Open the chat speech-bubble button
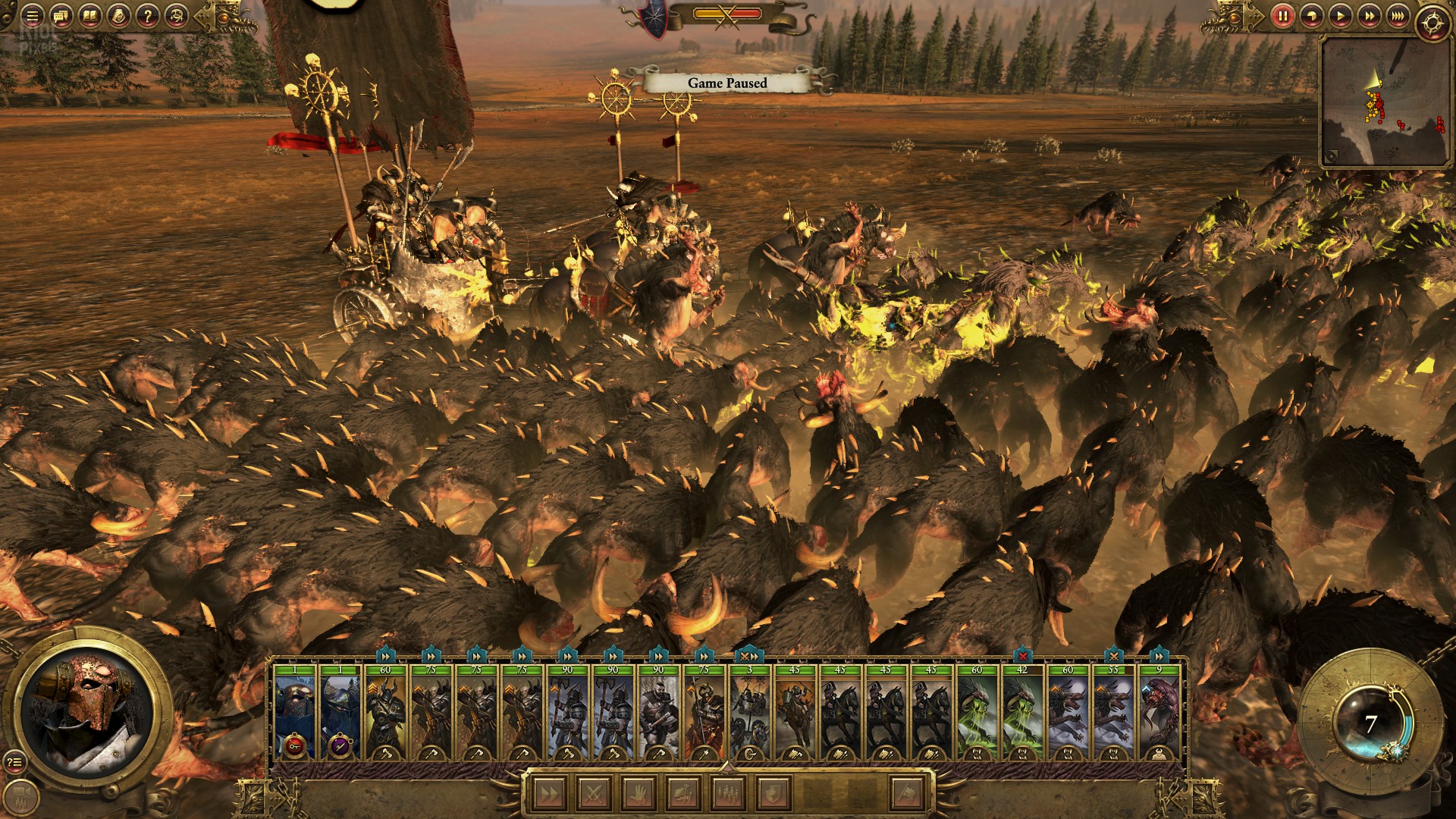Screen dimensions: 1456x819 pos(61,15)
